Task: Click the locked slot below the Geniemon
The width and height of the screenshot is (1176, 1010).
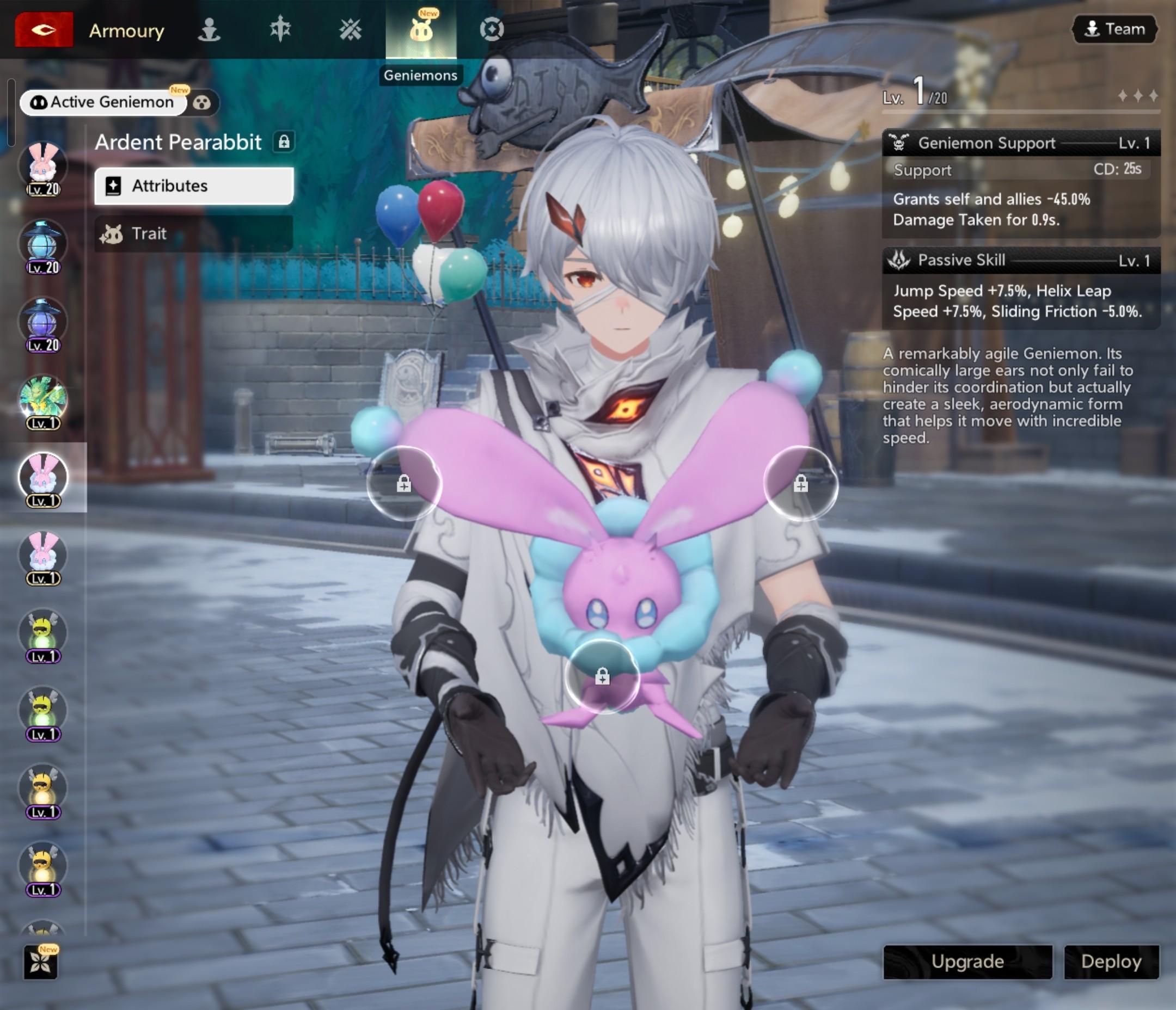Action: pos(602,676)
